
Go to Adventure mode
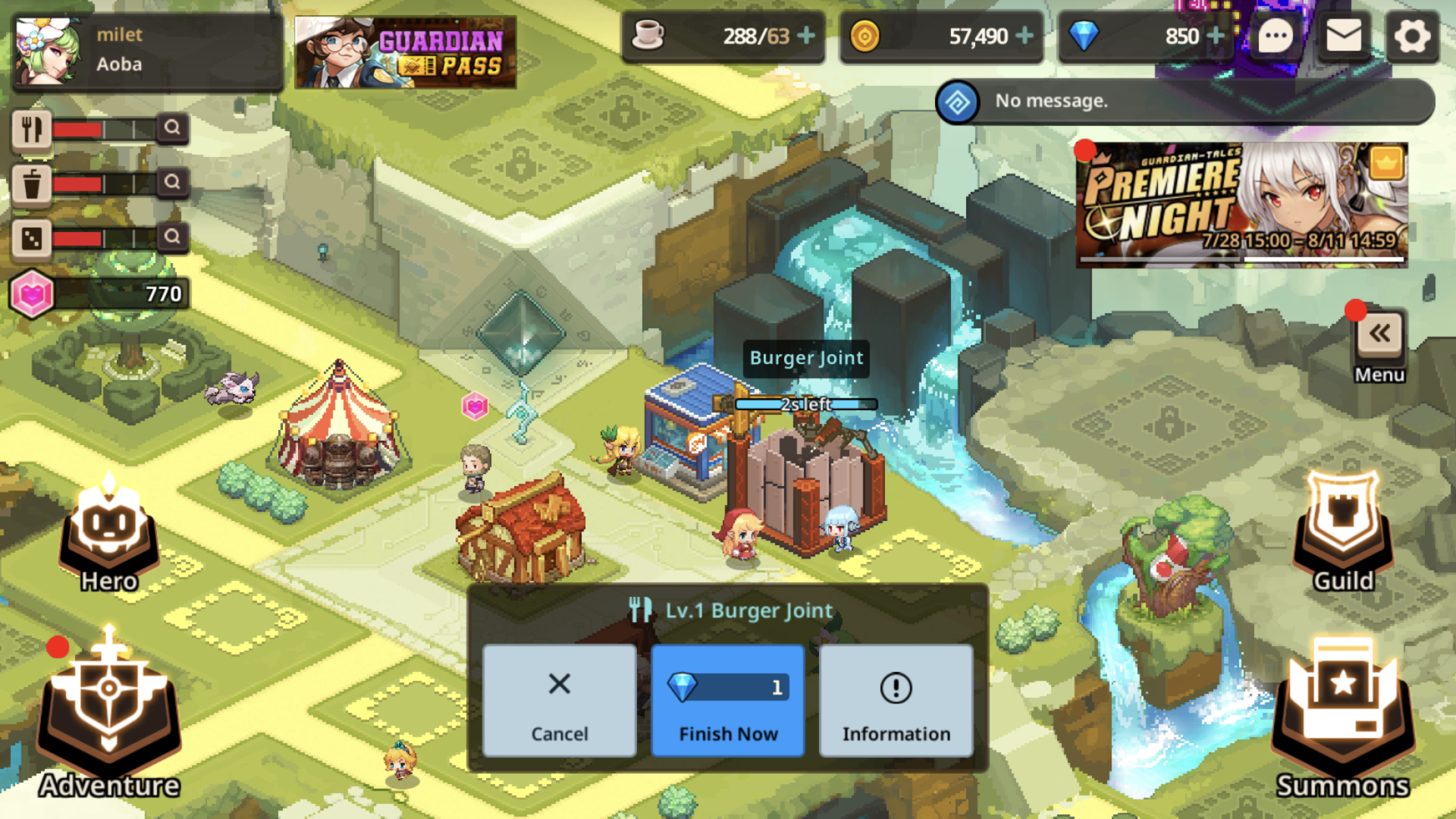click(x=109, y=713)
